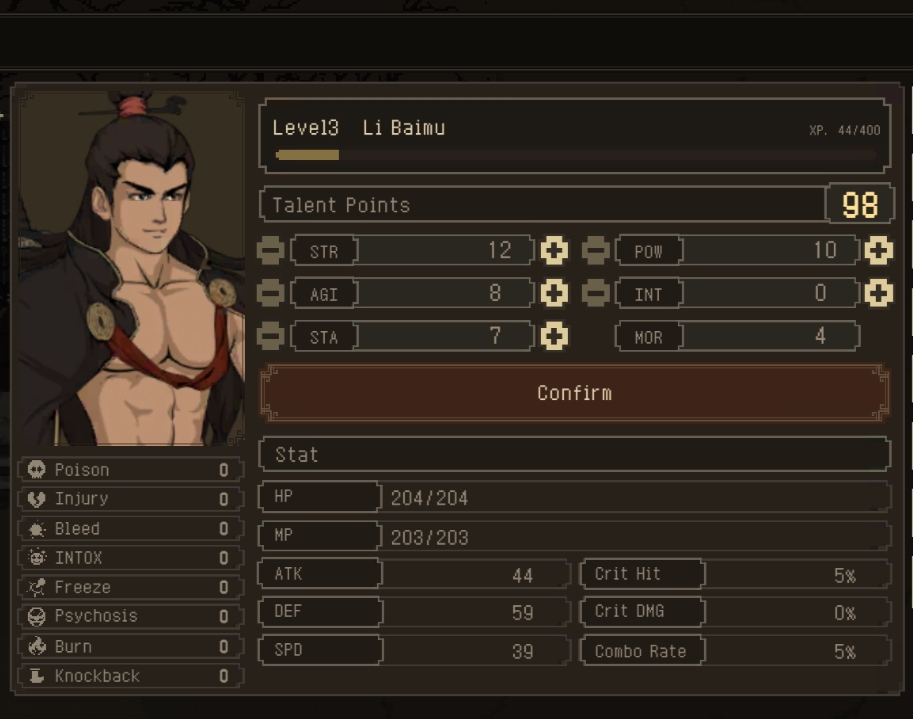Lower STA using its minus button
This screenshot has width=913, height=719.
point(270,336)
